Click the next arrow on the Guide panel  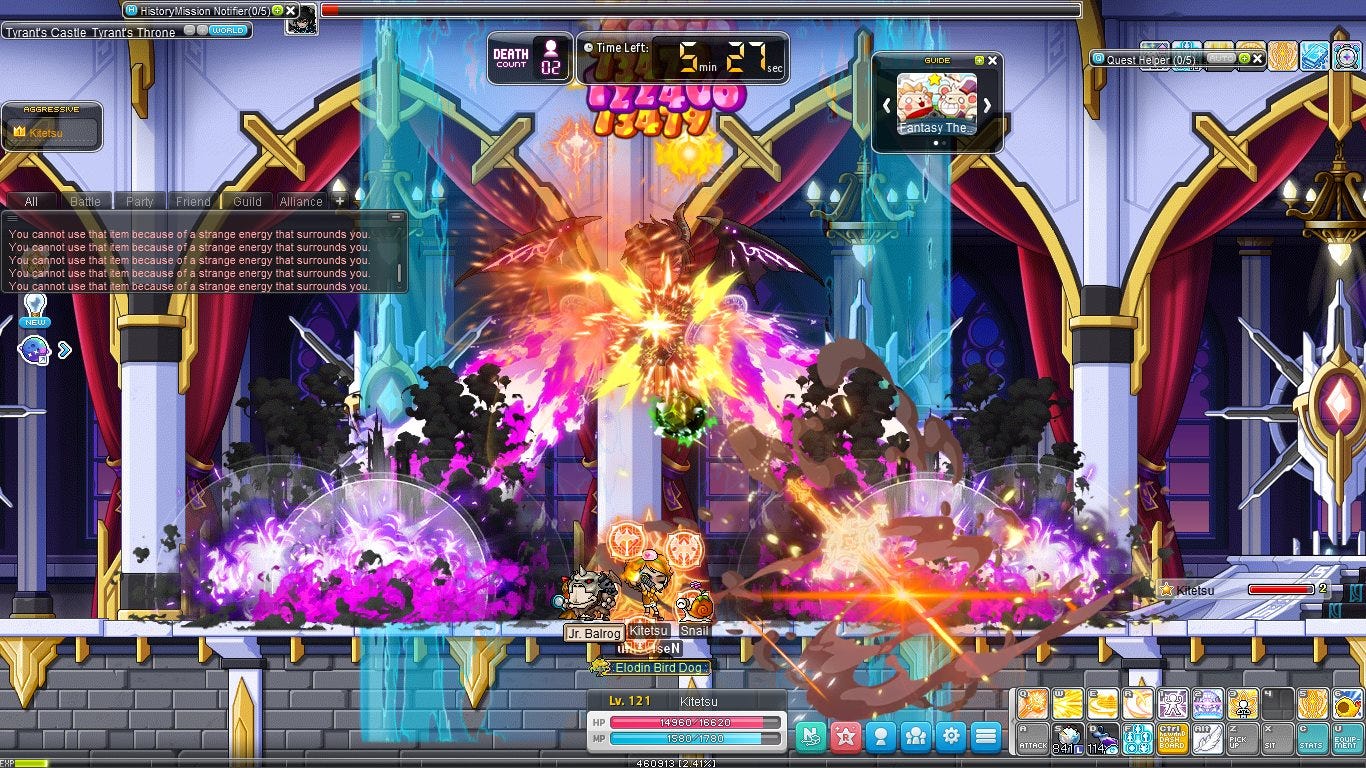(988, 105)
